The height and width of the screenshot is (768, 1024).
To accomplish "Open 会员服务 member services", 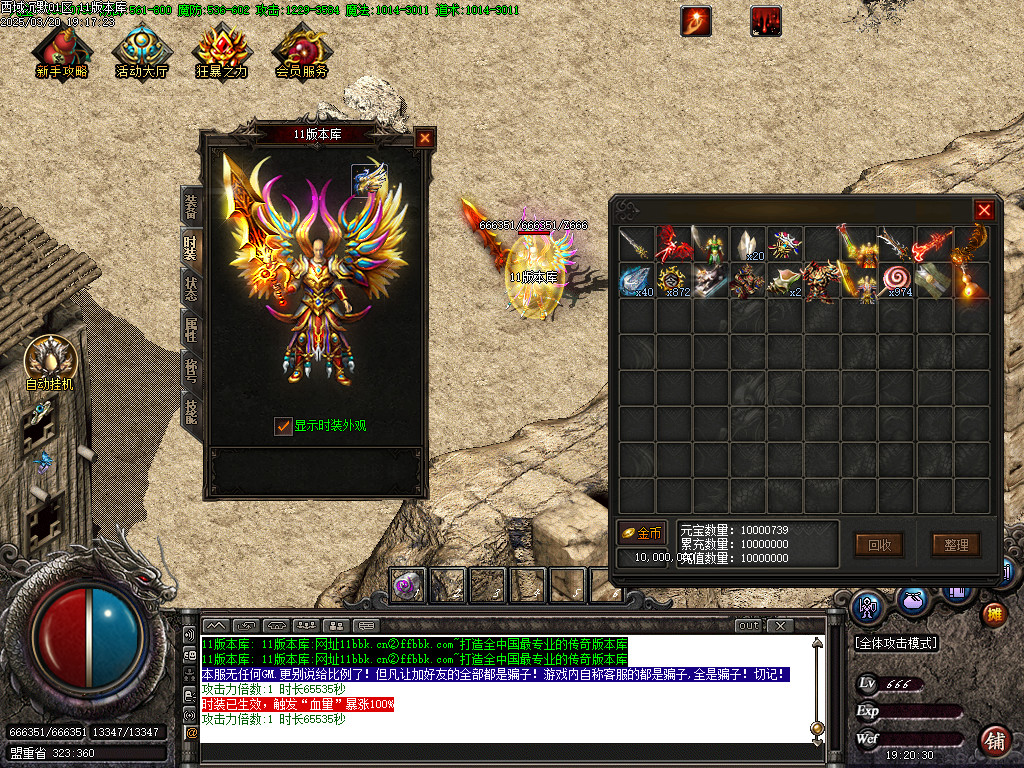I will [301, 52].
